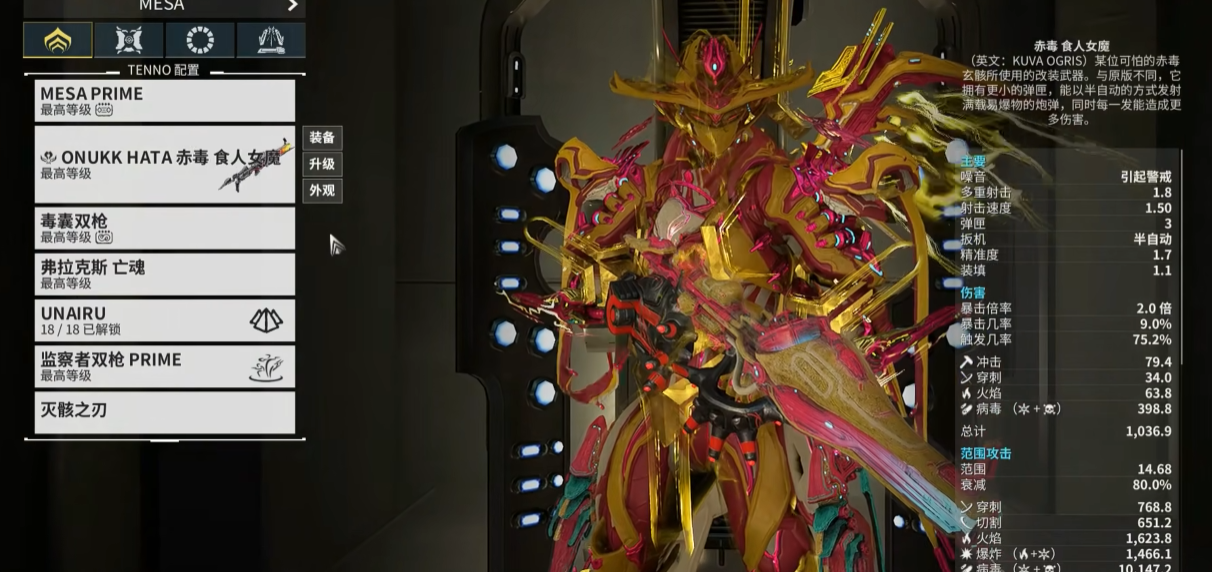This screenshot has width=1212, height=572.
Task: Switch to the next loadout after MESA
Action: (293, 5)
